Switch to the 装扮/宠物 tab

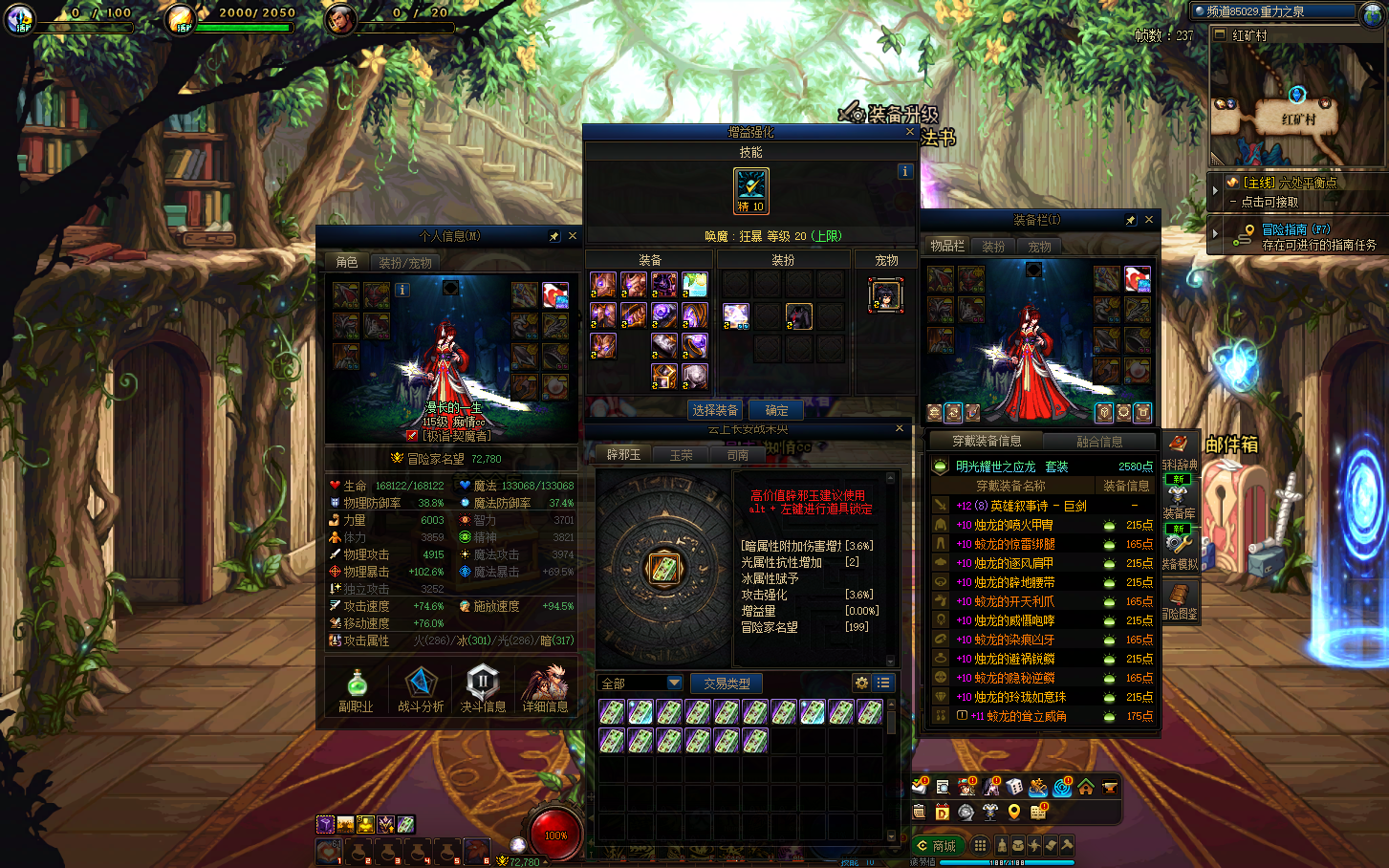point(405,262)
